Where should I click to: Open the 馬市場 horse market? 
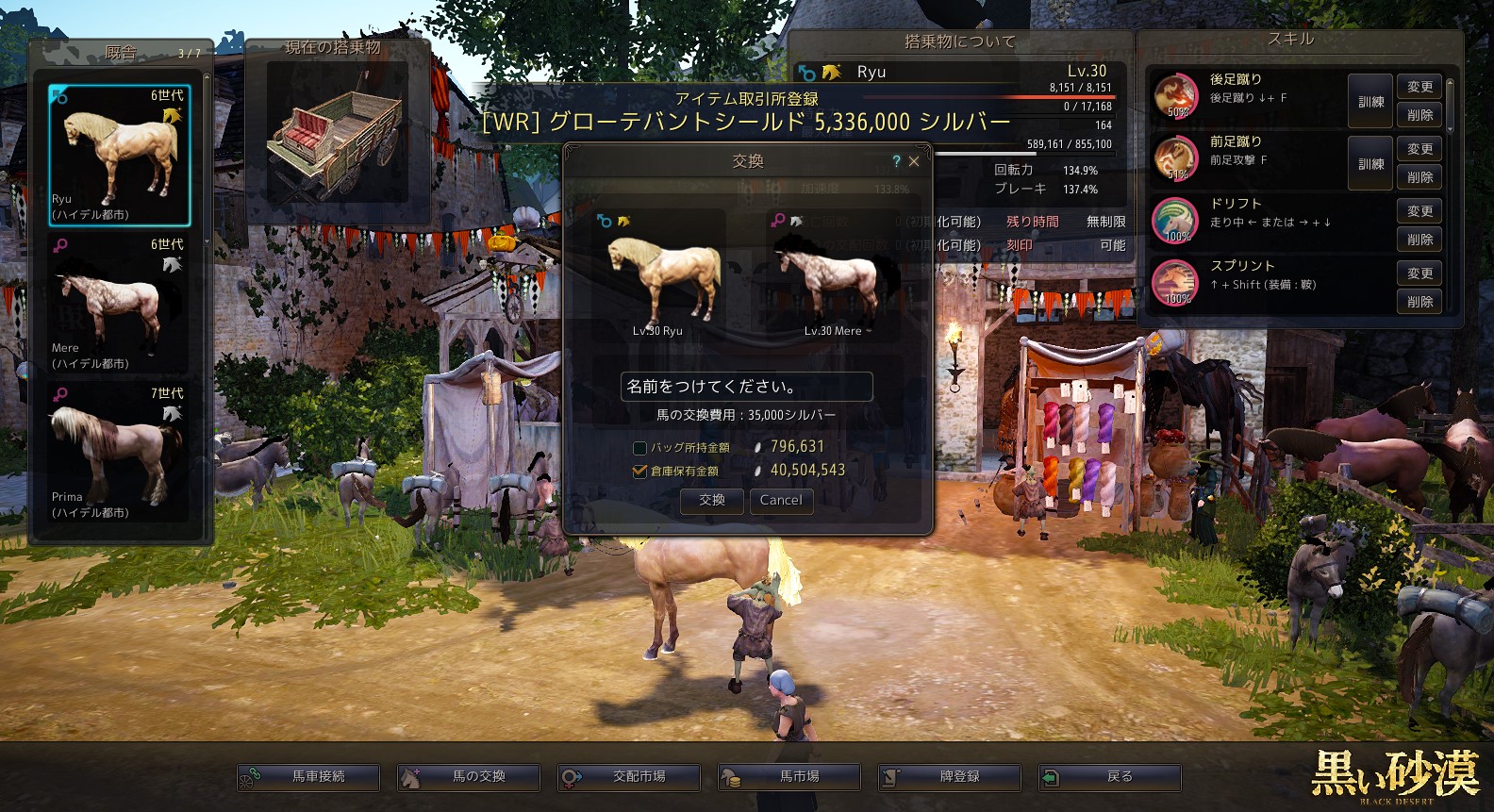click(x=789, y=777)
